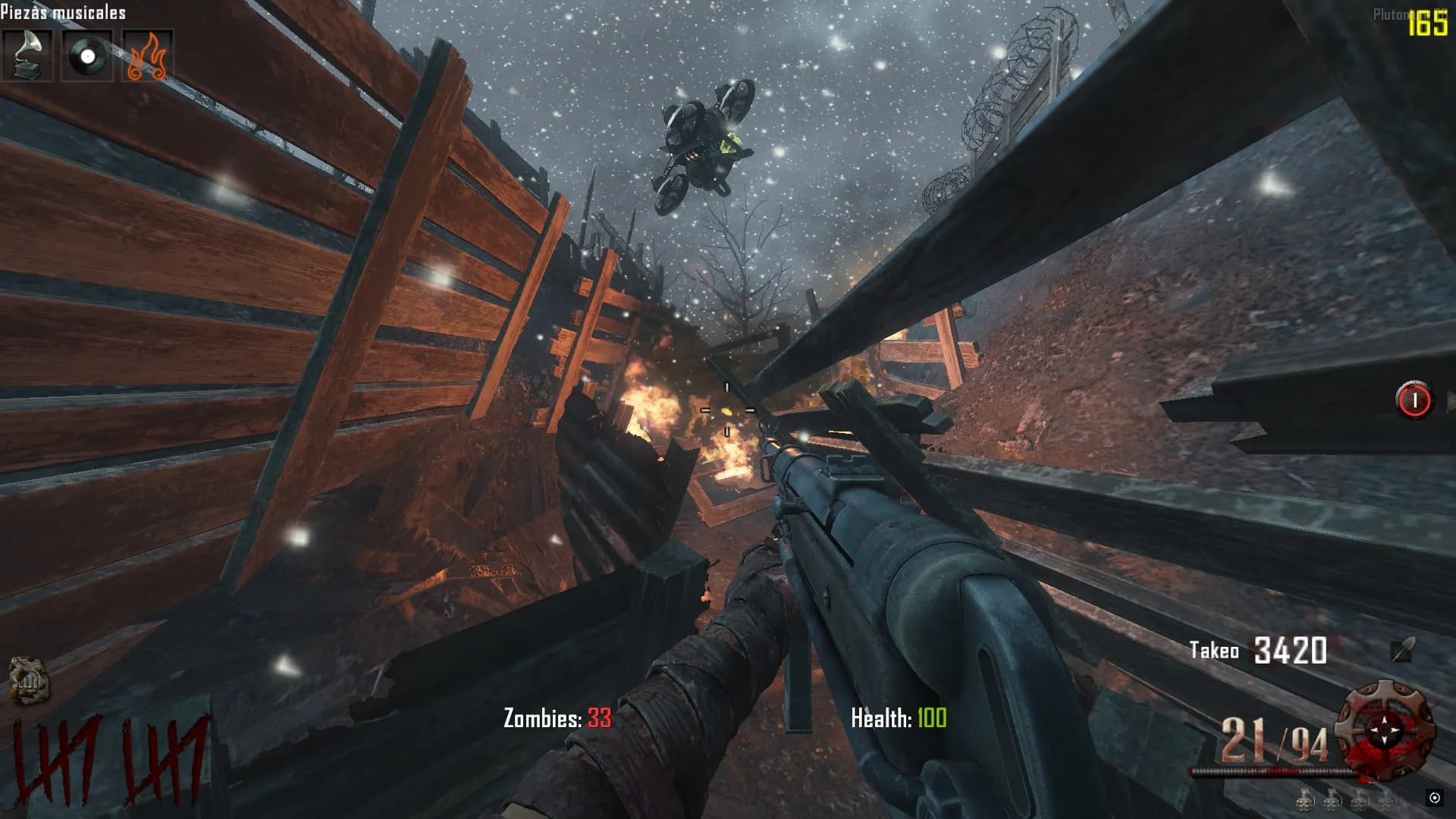1456x819 pixels.
Task: Select the stone tablet icon above round tally
Action: pyautogui.click(x=29, y=680)
